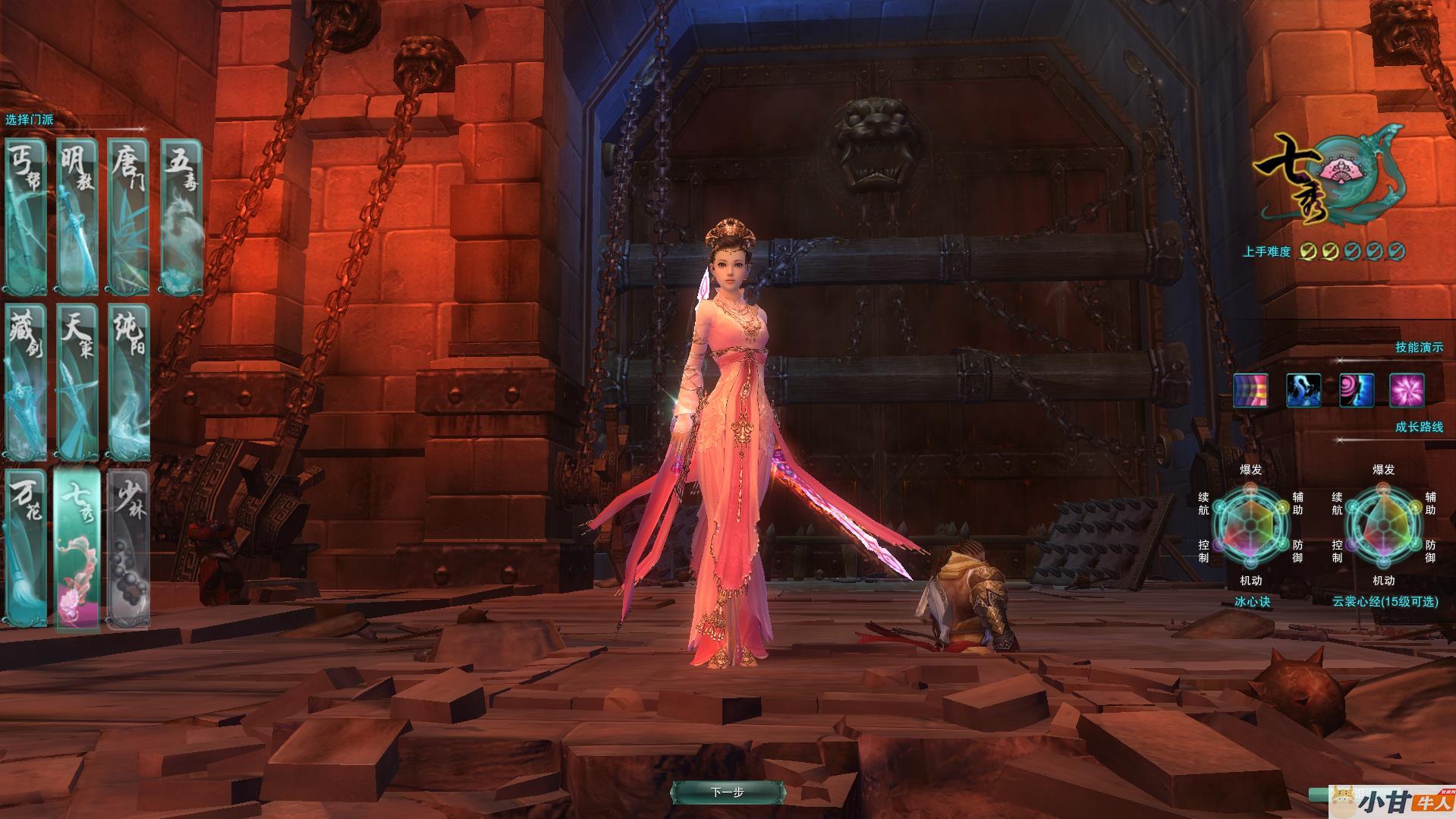
Task: Play the pink spiral skill demo icon
Action: pyautogui.click(x=1356, y=391)
